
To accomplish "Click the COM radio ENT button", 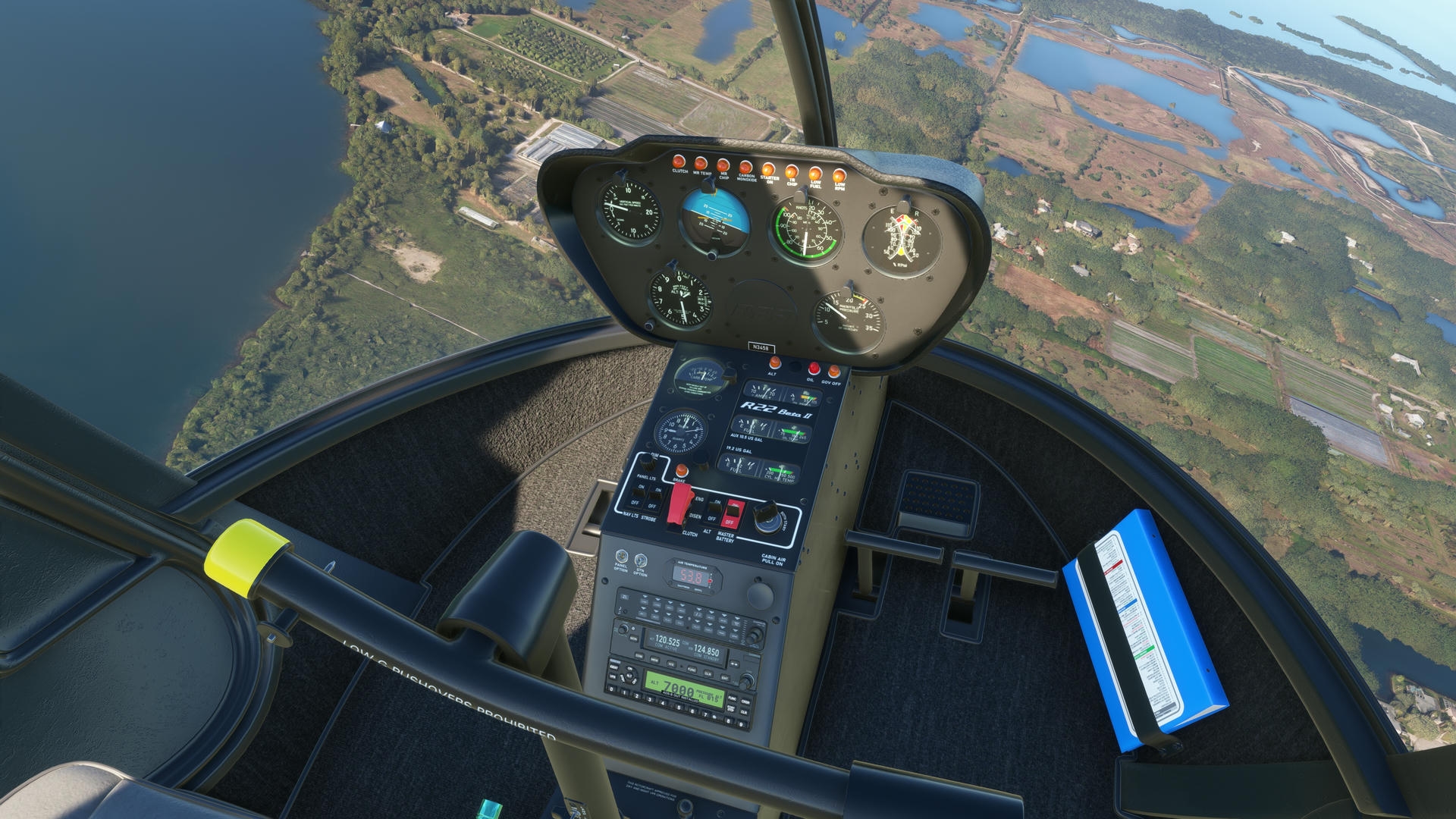I will pos(726,677).
